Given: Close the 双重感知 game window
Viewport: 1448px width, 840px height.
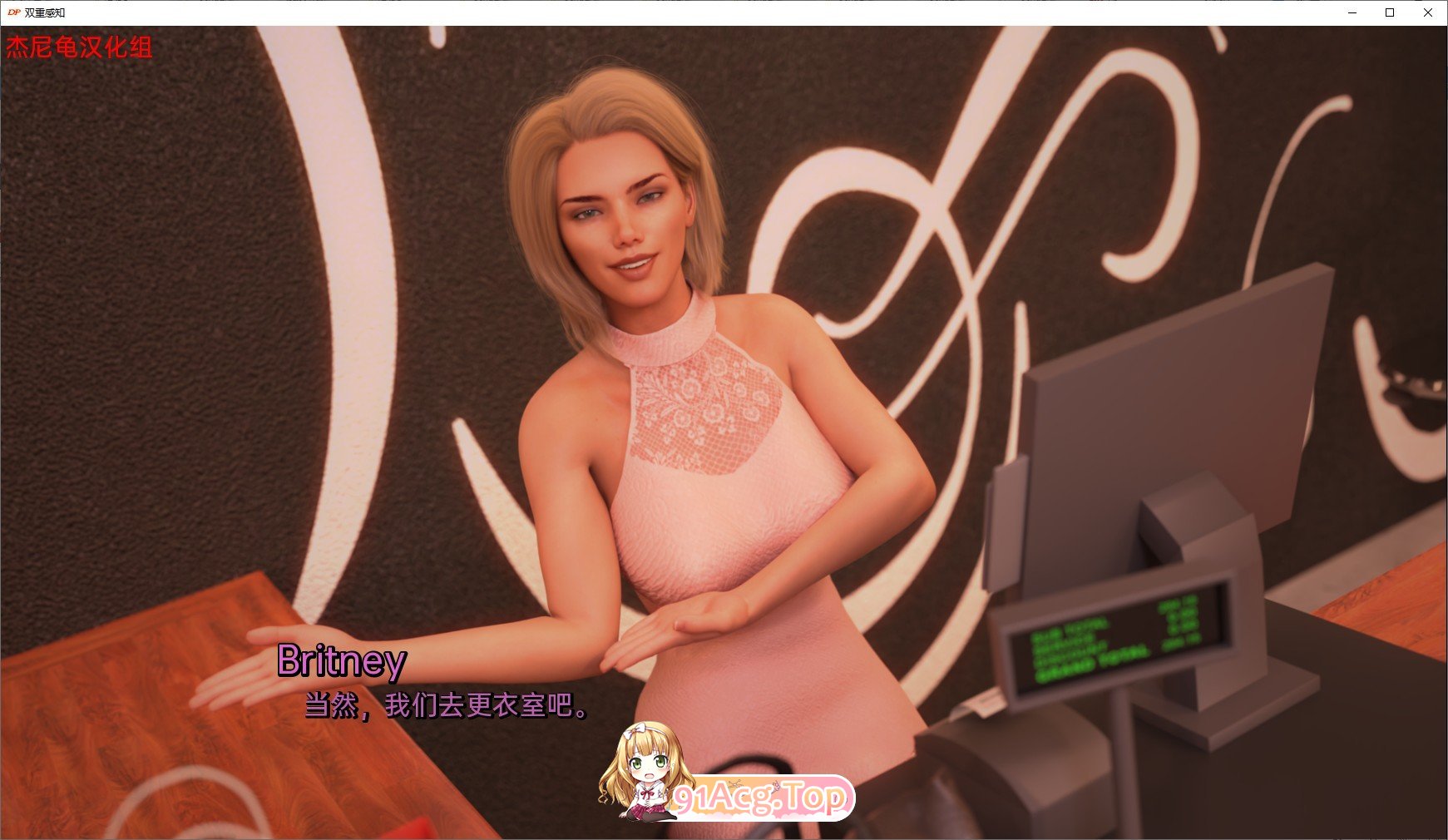Looking at the screenshot, I should [x=1428, y=12].
